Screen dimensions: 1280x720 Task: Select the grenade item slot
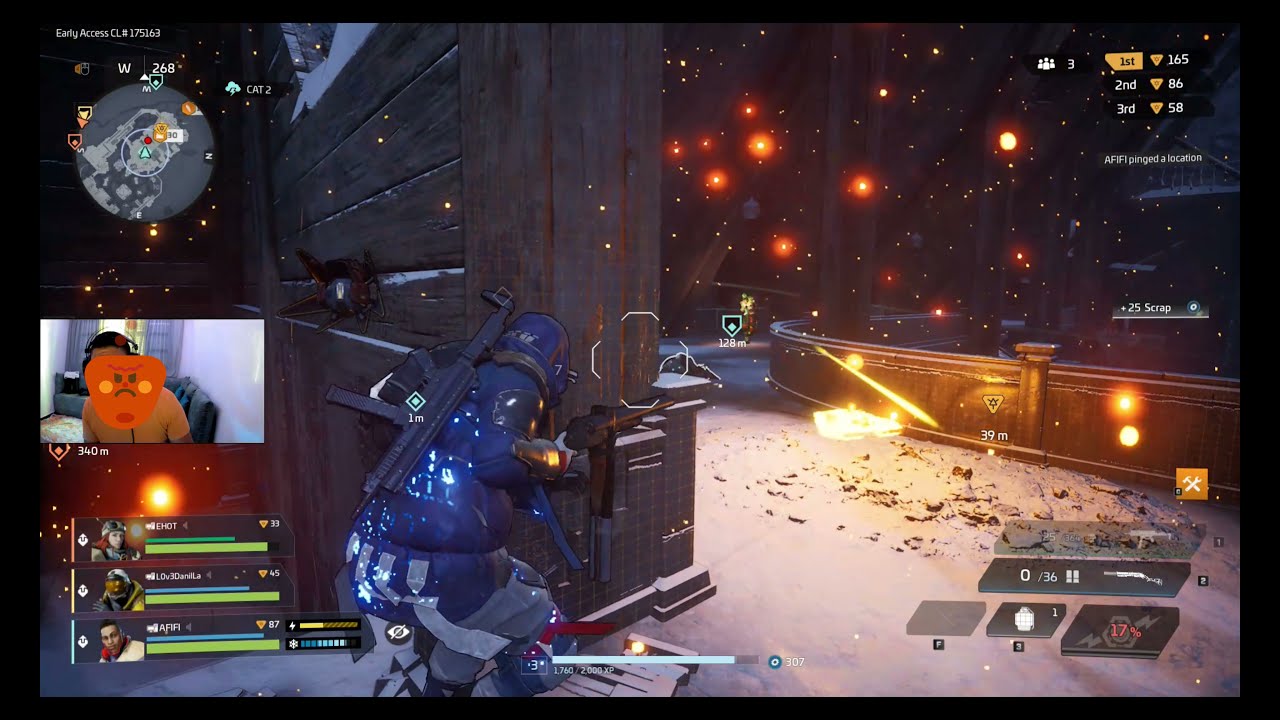point(1024,620)
